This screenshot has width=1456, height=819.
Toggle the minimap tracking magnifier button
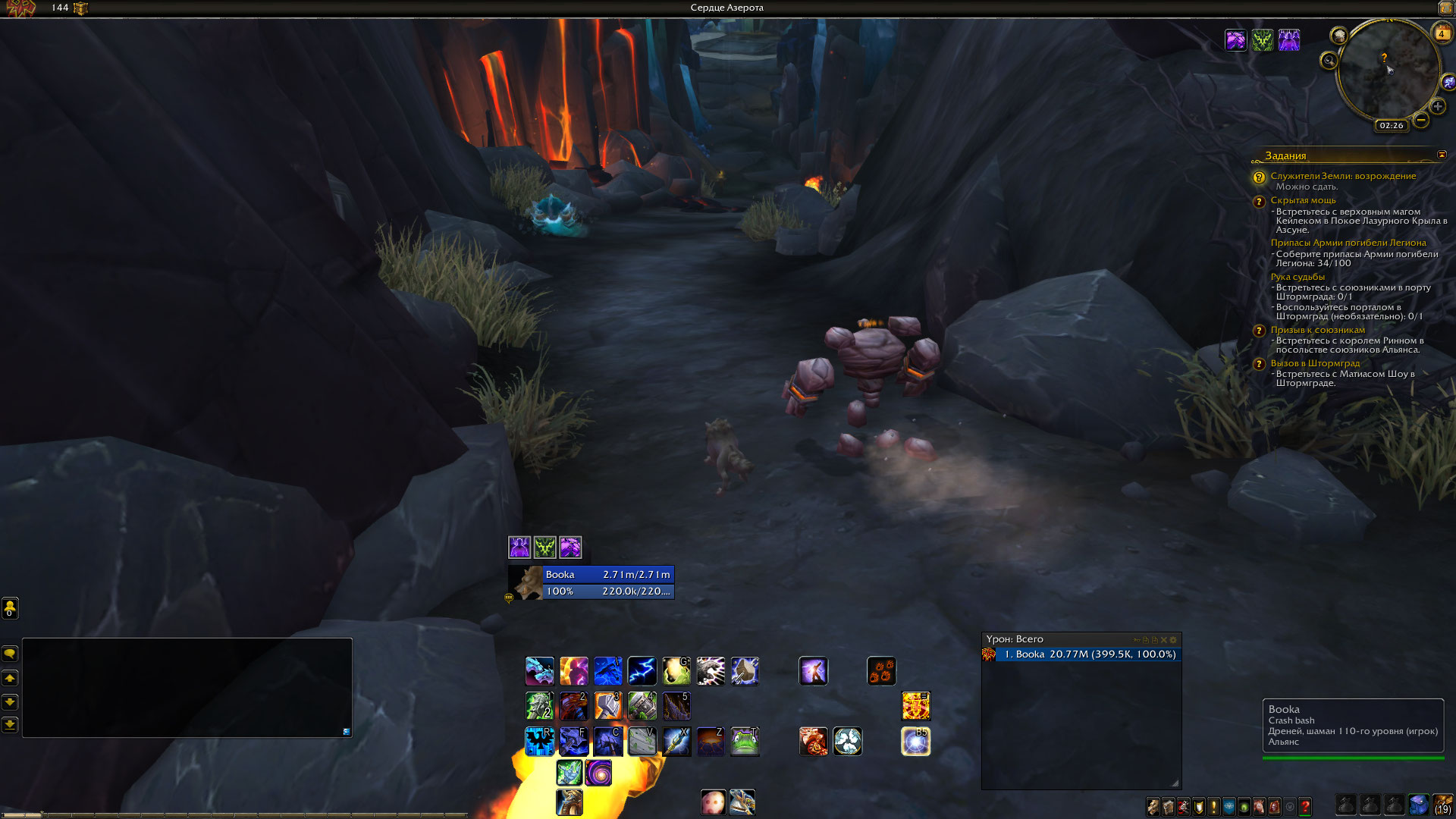coord(1329,61)
